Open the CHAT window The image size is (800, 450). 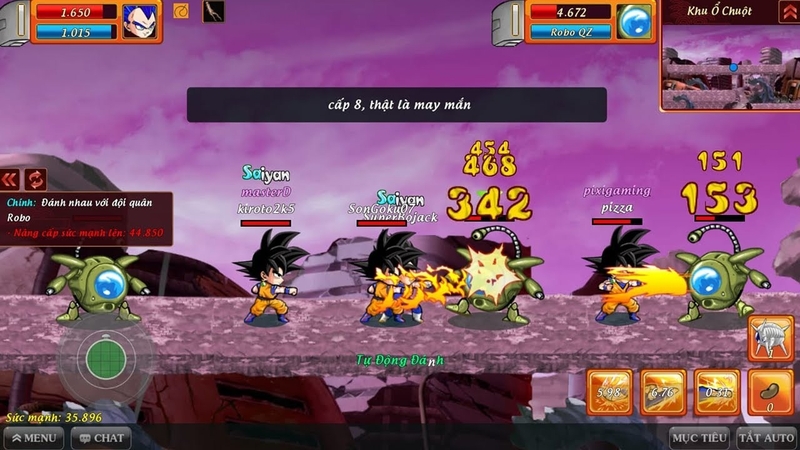point(100,437)
